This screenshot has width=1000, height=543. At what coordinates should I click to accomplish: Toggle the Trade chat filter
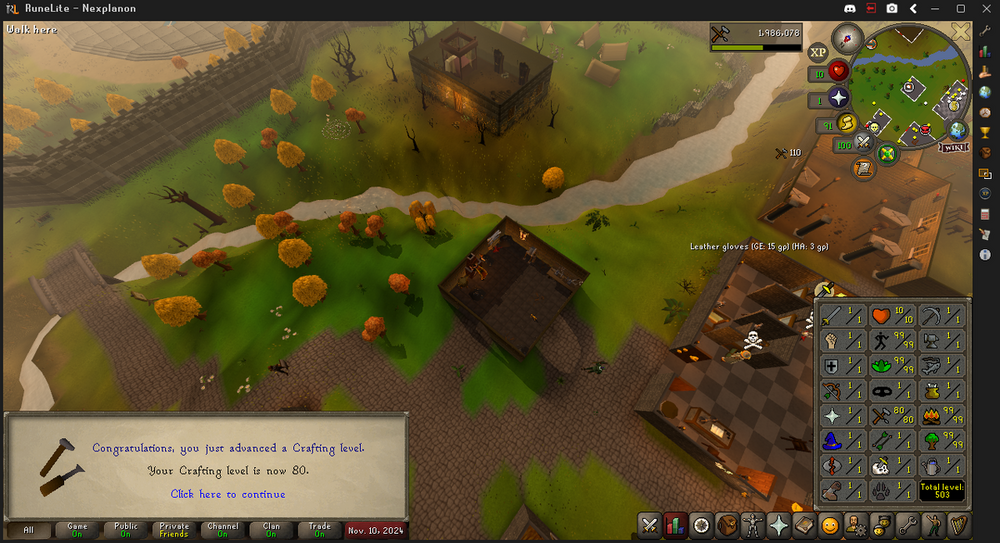319,530
